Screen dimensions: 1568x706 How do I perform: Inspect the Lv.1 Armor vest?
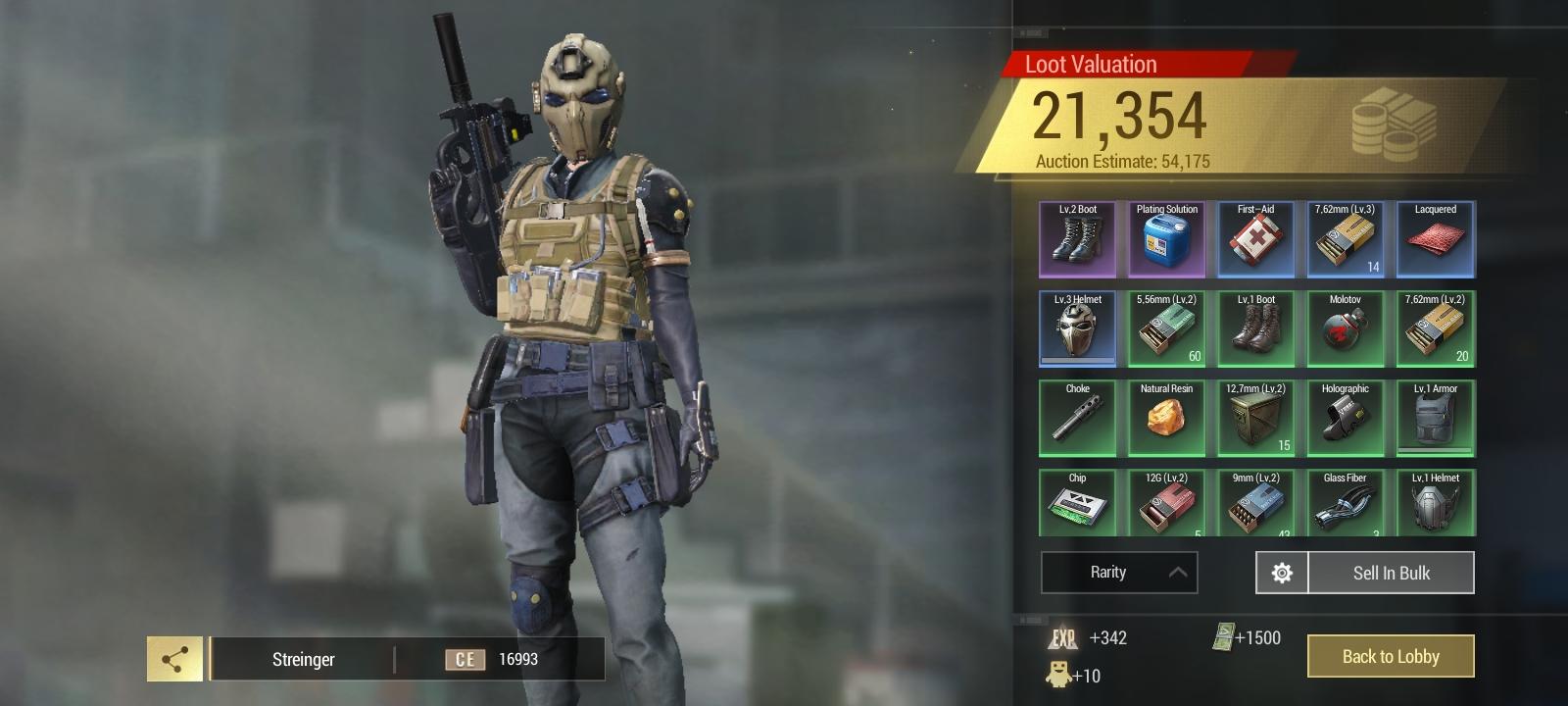pos(1435,418)
